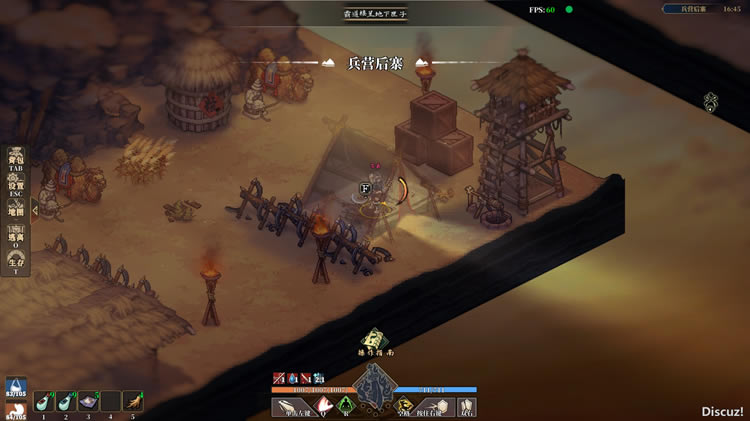Open the settings (设置) menu
Viewport: 750px width, 421px height.
click(16, 188)
